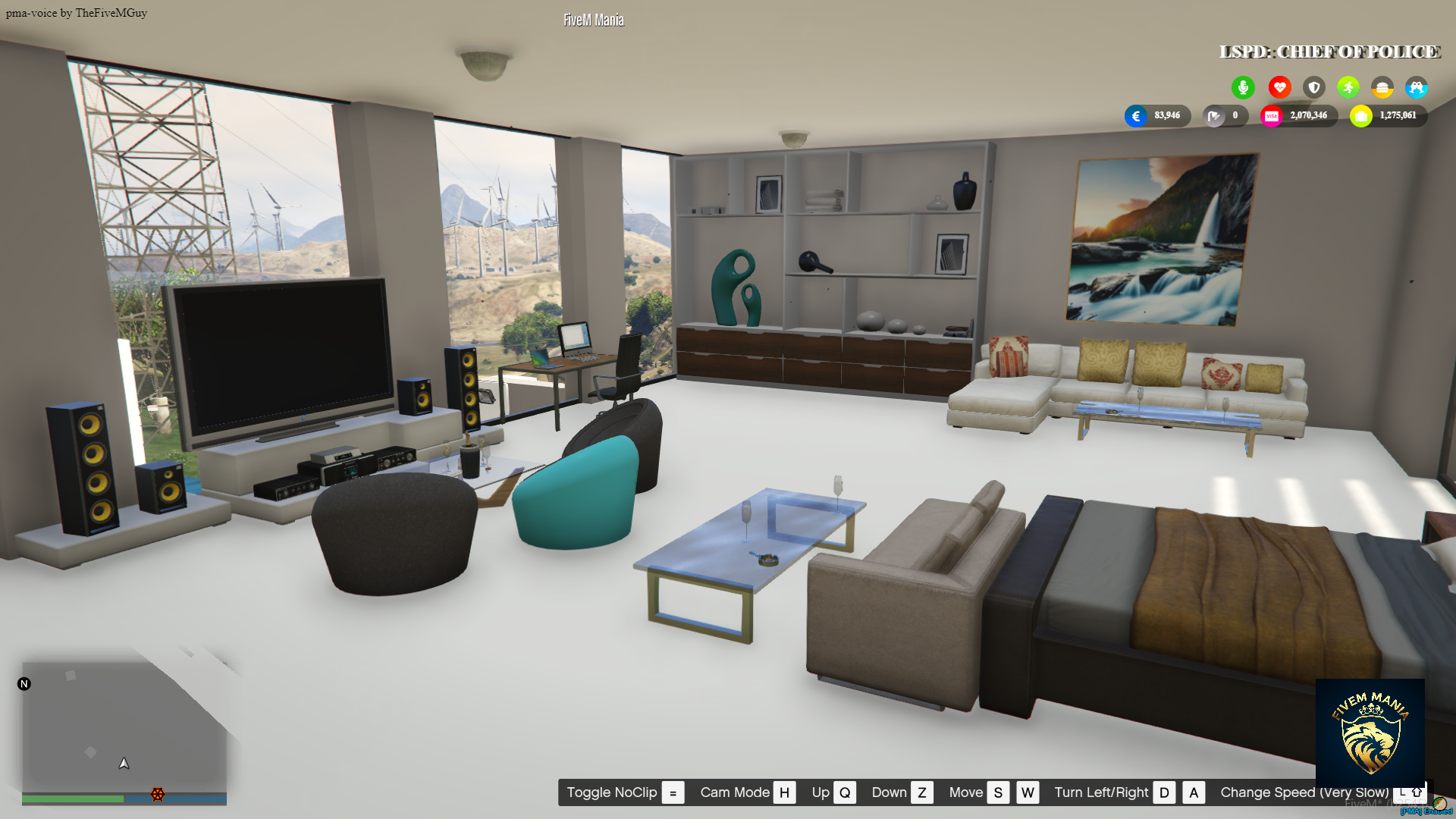The image size is (1456, 819).
Task: Toggle Cam Mode with the H chip
Action: coord(785,792)
